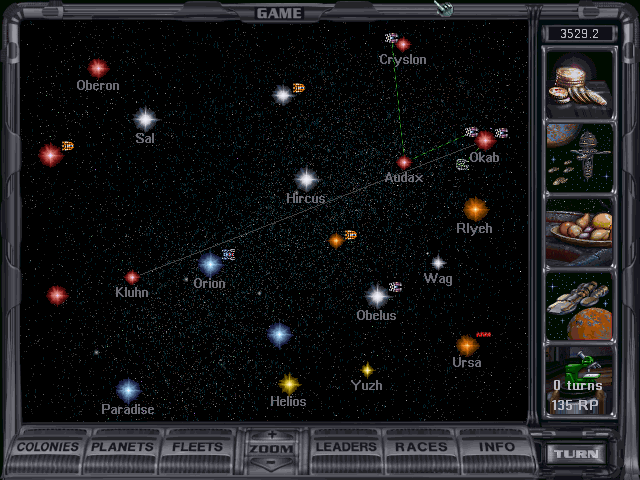Open the Colonies screen

(48, 447)
